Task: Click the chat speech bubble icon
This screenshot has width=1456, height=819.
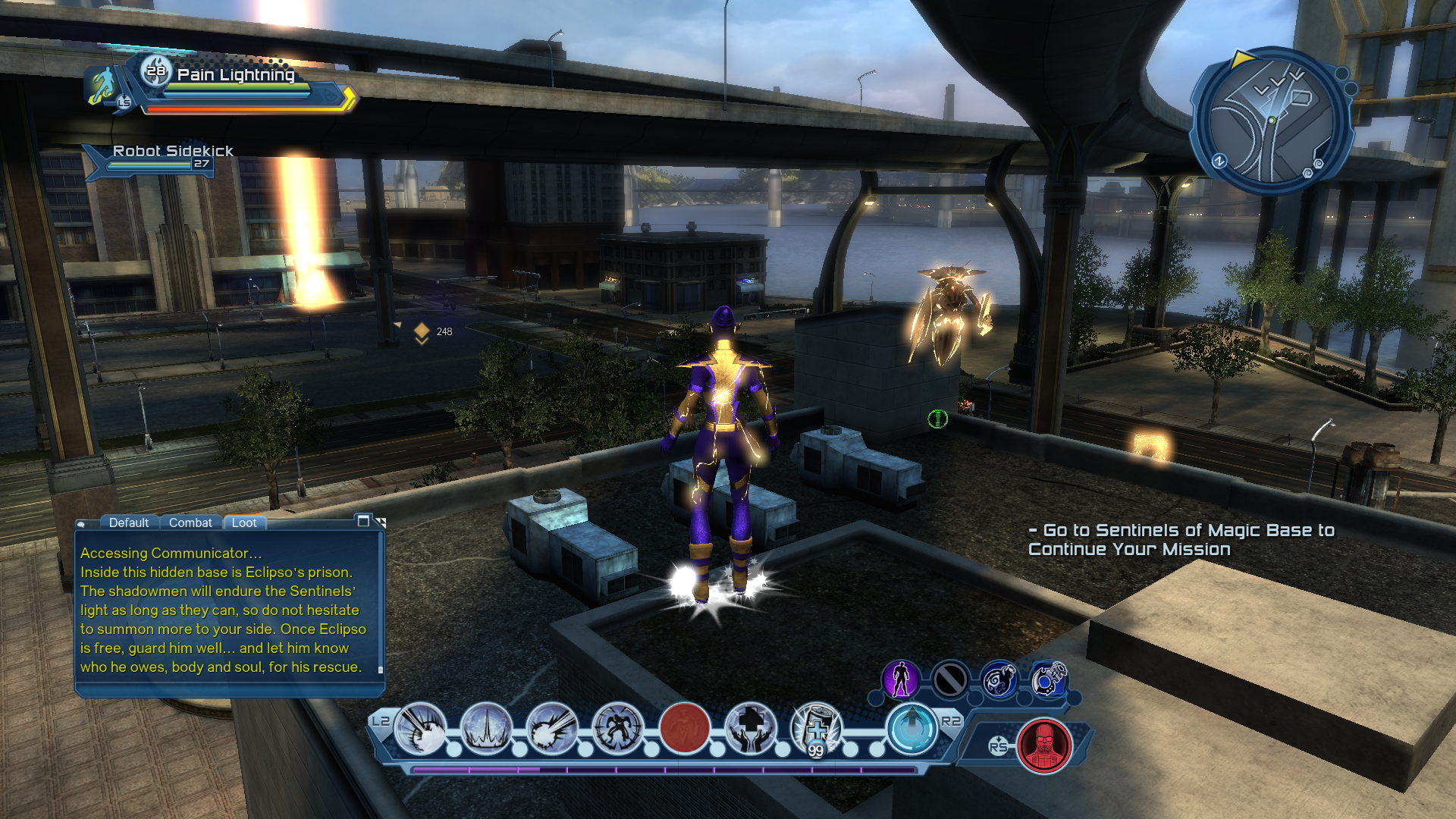Action: coord(82,524)
